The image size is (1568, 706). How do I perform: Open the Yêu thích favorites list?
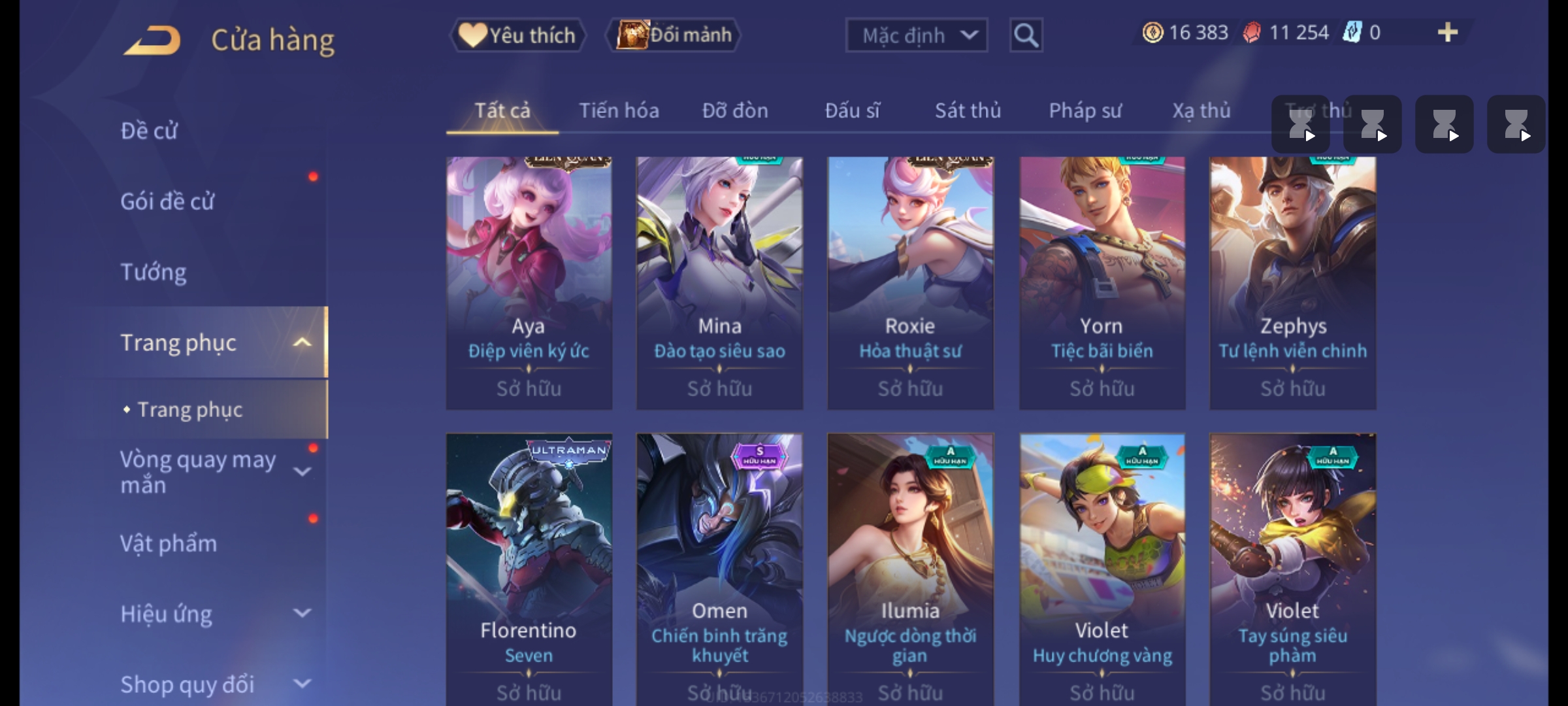pyautogui.click(x=517, y=35)
